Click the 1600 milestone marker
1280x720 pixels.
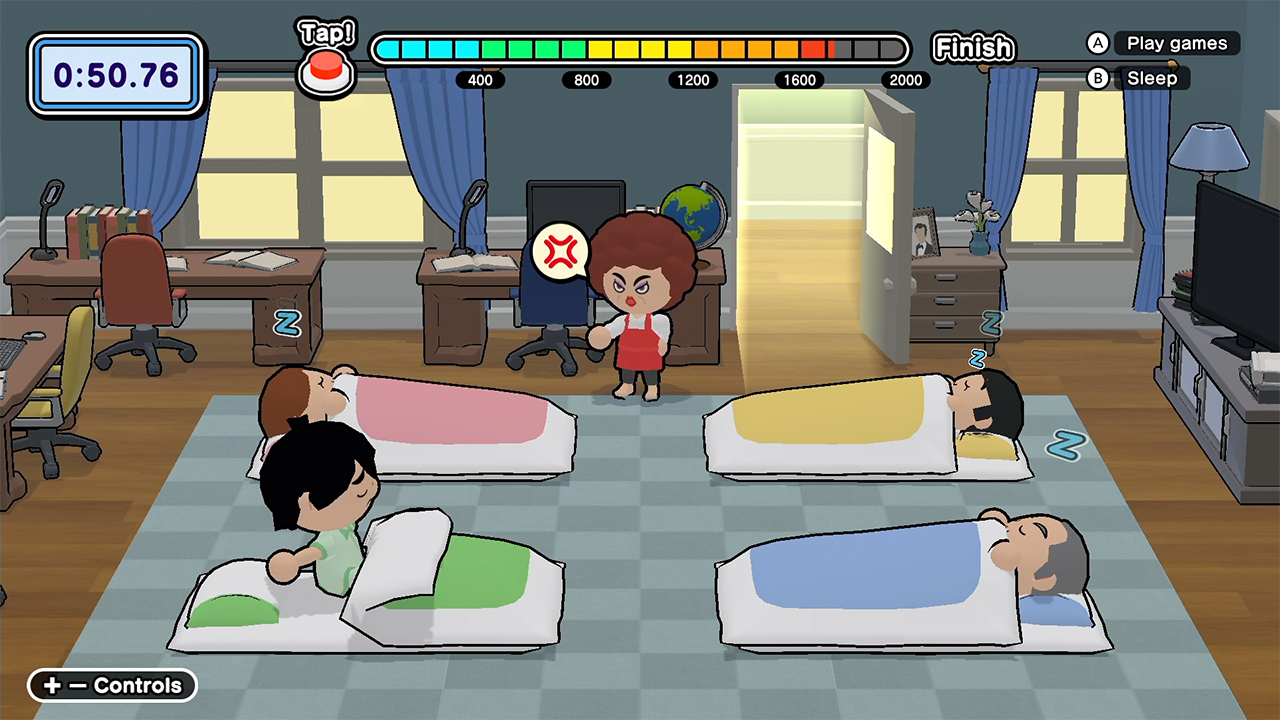tap(799, 80)
